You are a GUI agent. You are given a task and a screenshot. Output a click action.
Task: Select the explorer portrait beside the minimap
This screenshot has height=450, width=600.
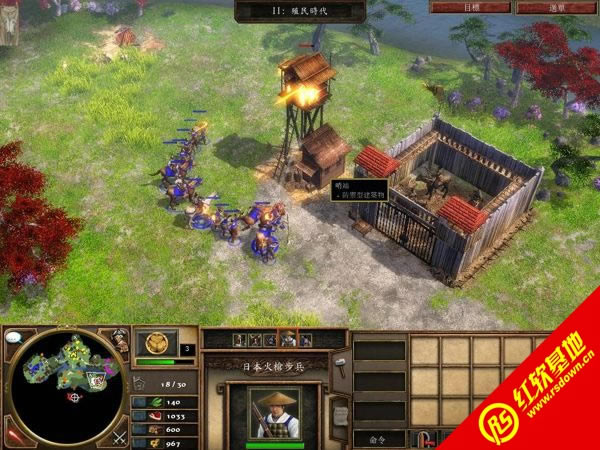(120, 341)
